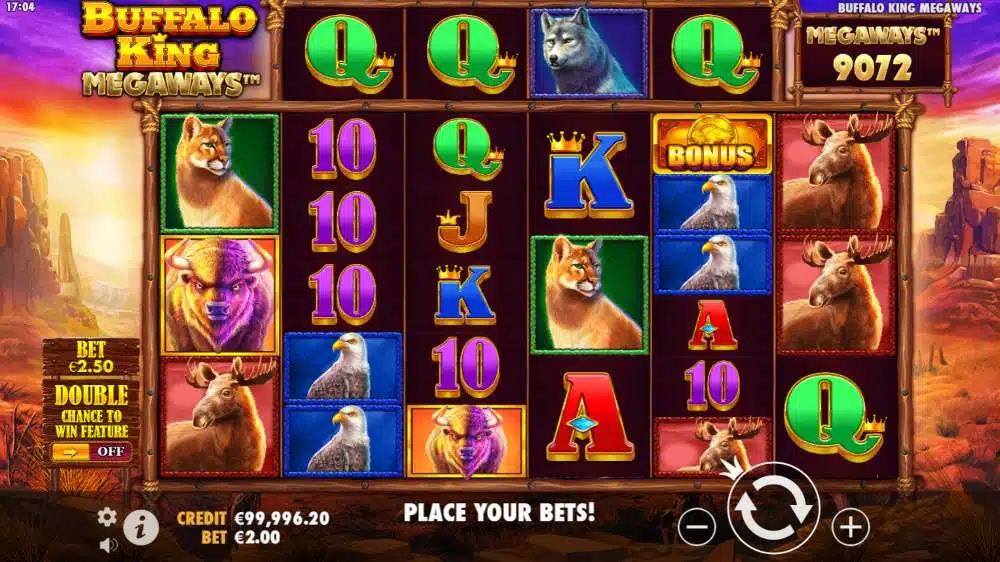1000x562 pixels.
Task: Increase the bet with the plus button
Action: click(x=850, y=526)
